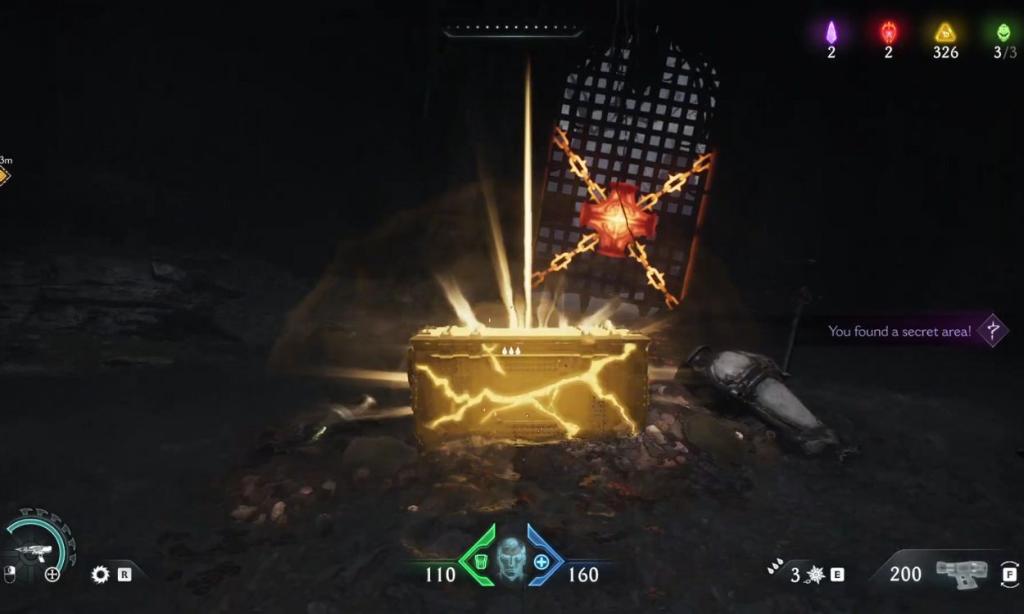Click the orange diamond objective marker
The height and width of the screenshot is (614, 1024).
(3, 176)
